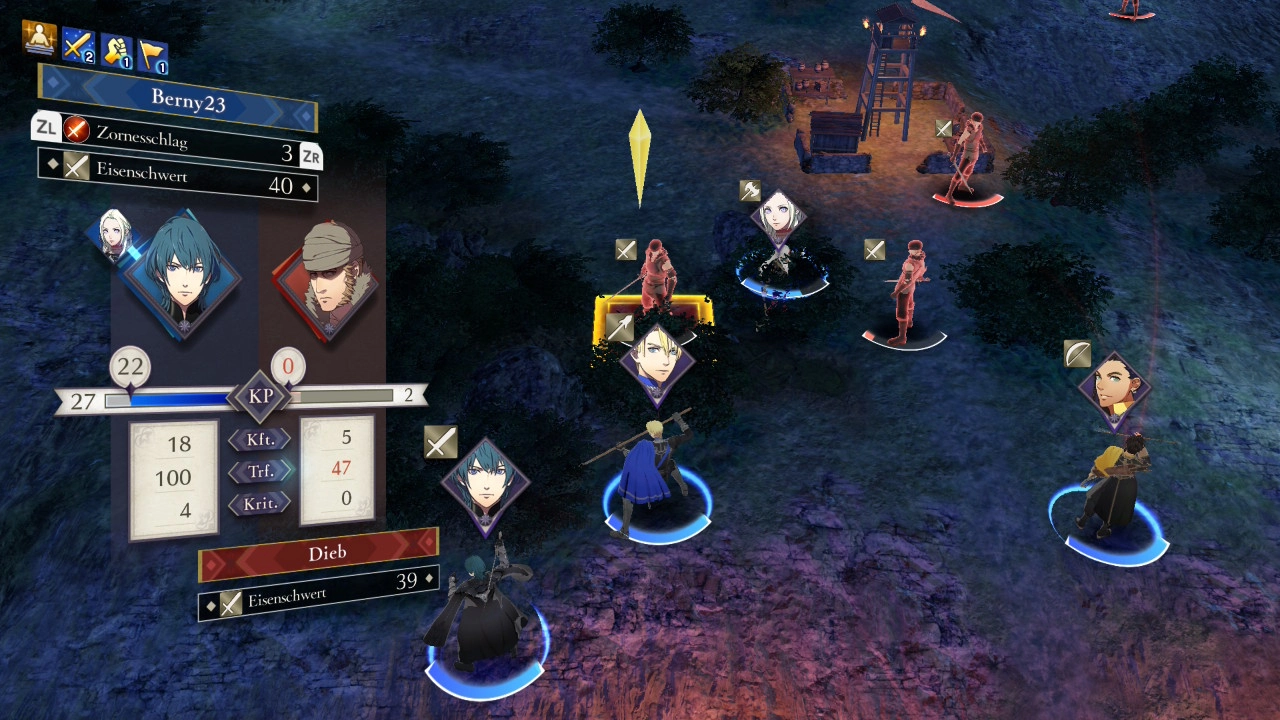Select the blond lance unit's portrait marker
The width and height of the screenshot is (1280, 720).
656,362
